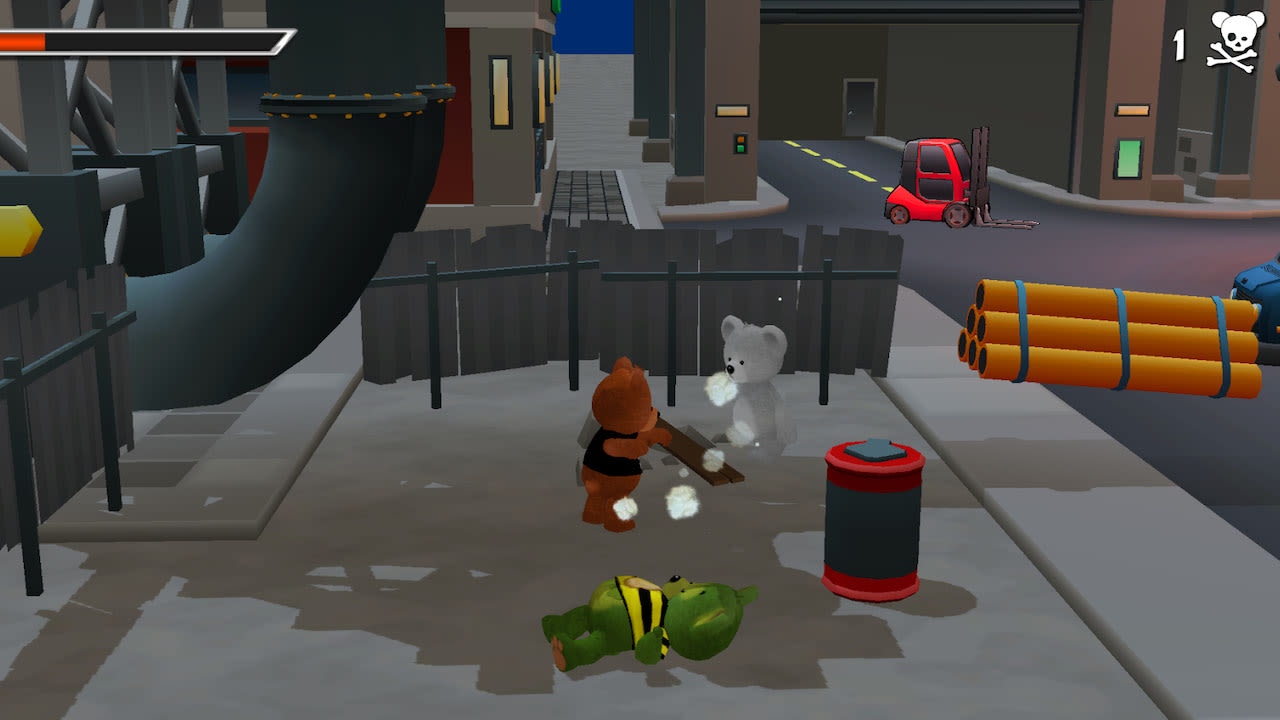Screen dimensions: 1280x720
Task: Click the yellow hexagonal sign on the left
Action: (18, 230)
